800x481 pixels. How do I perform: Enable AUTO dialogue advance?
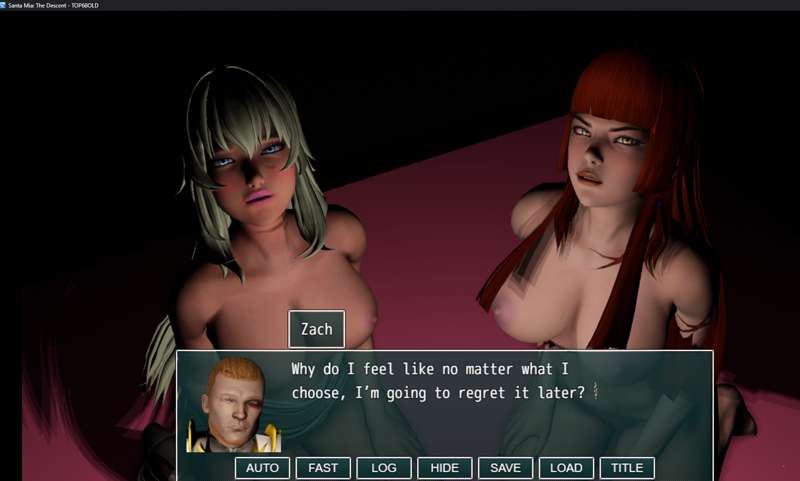click(262, 468)
